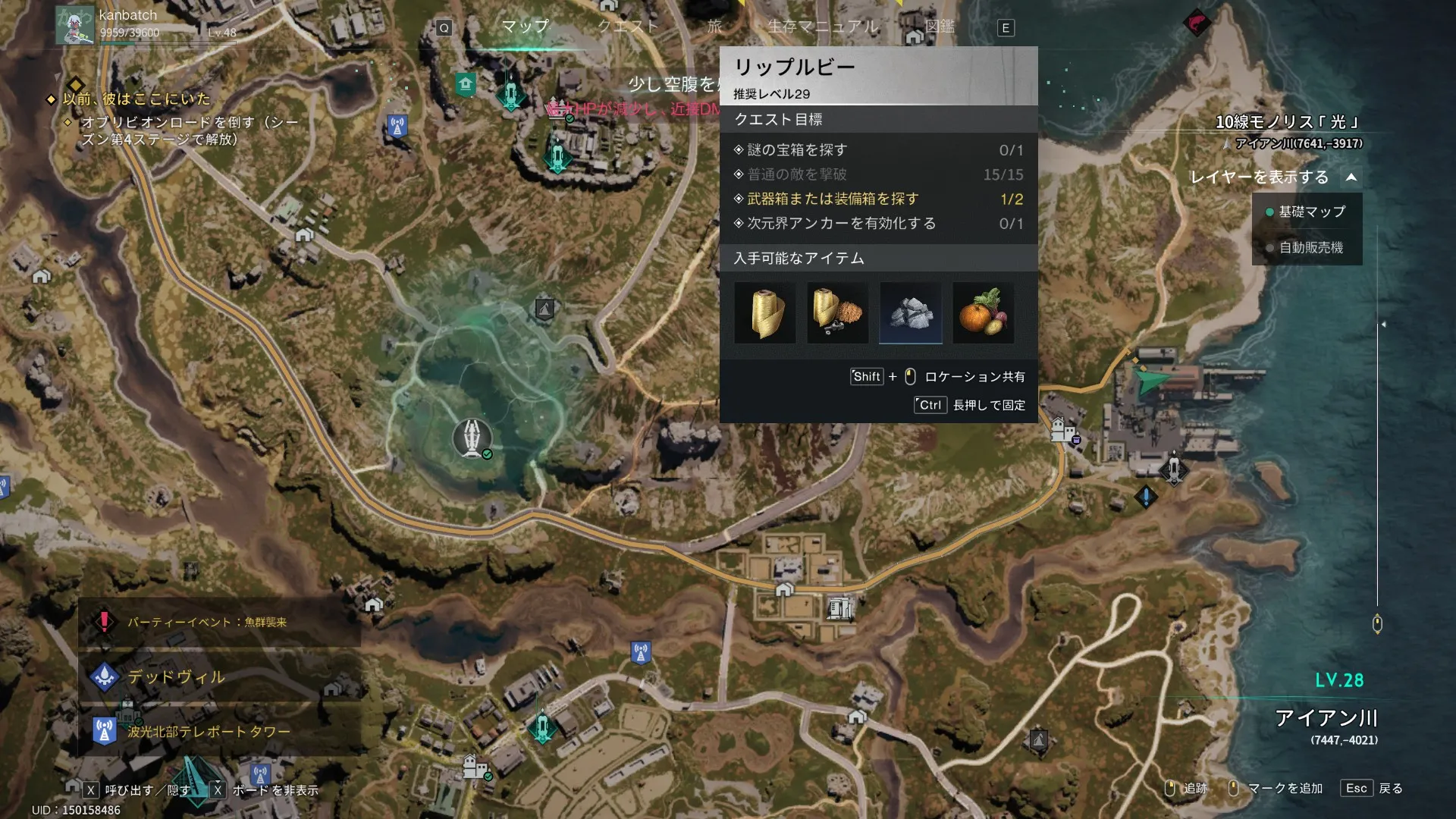
Task: Enable the 自動販売機 layer
Action: [x=1310, y=248]
